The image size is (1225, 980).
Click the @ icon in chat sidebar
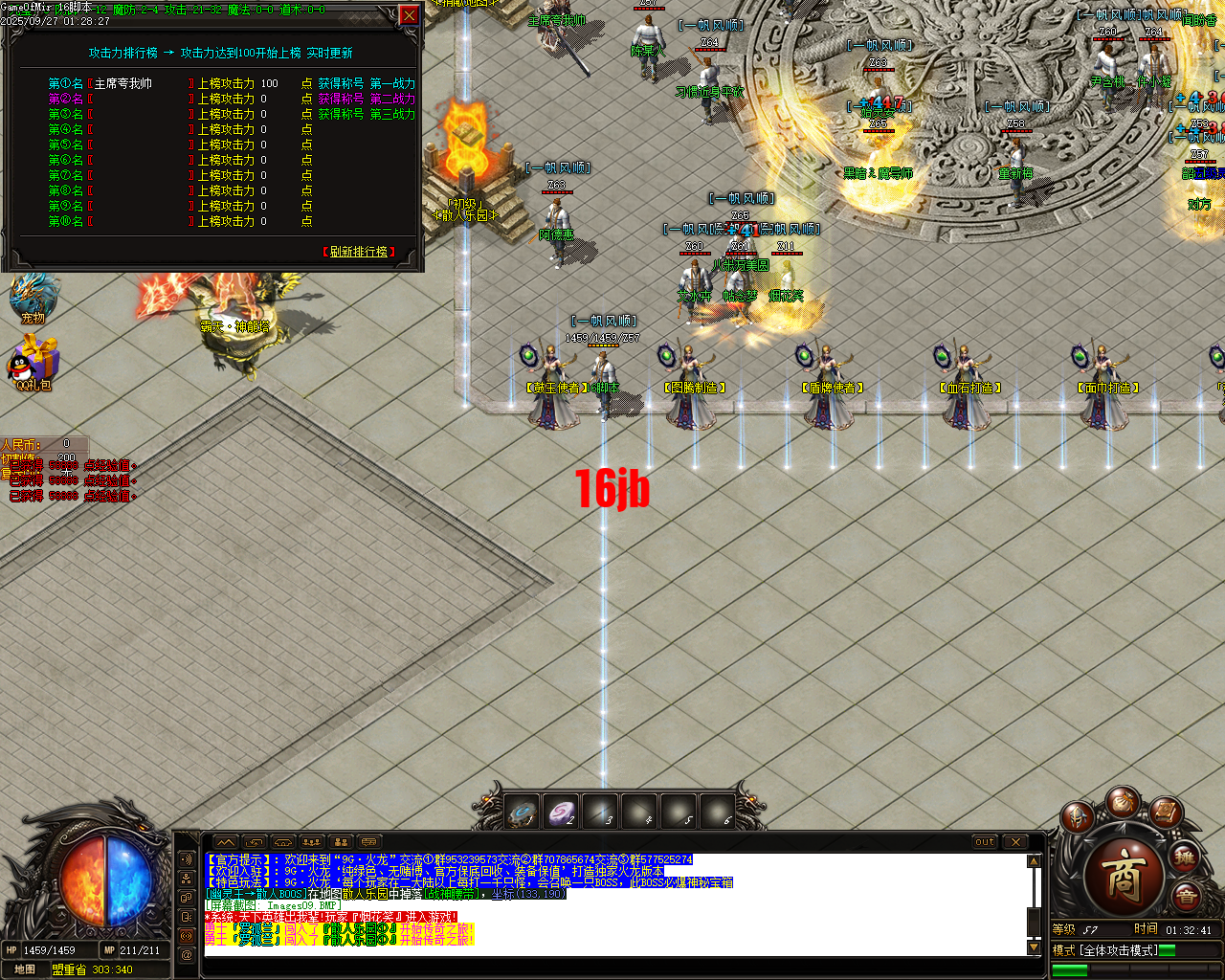point(187,952)
